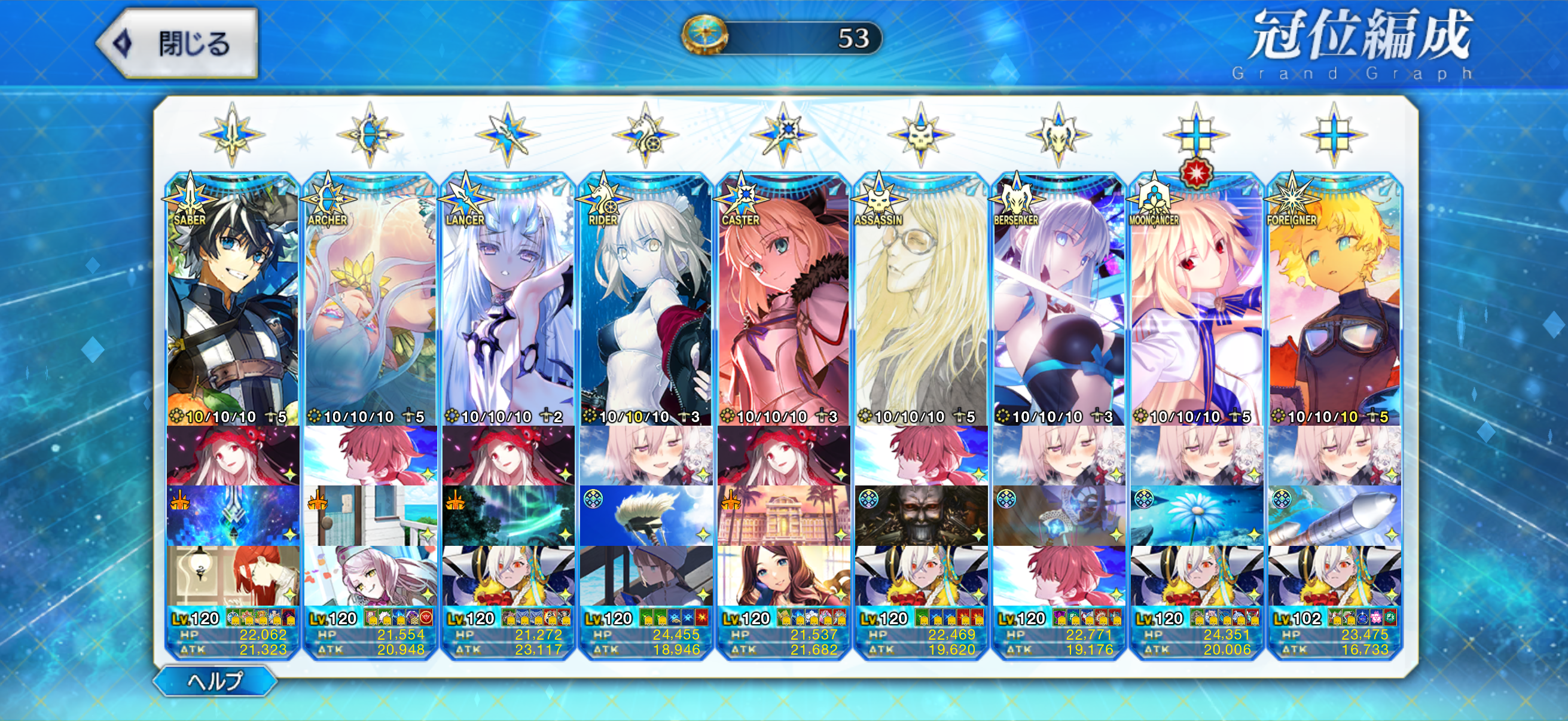Viewport: 1568px width, 721px height.
Task: Choose the palm tree palace craft essence
Action: coord(783,516)
